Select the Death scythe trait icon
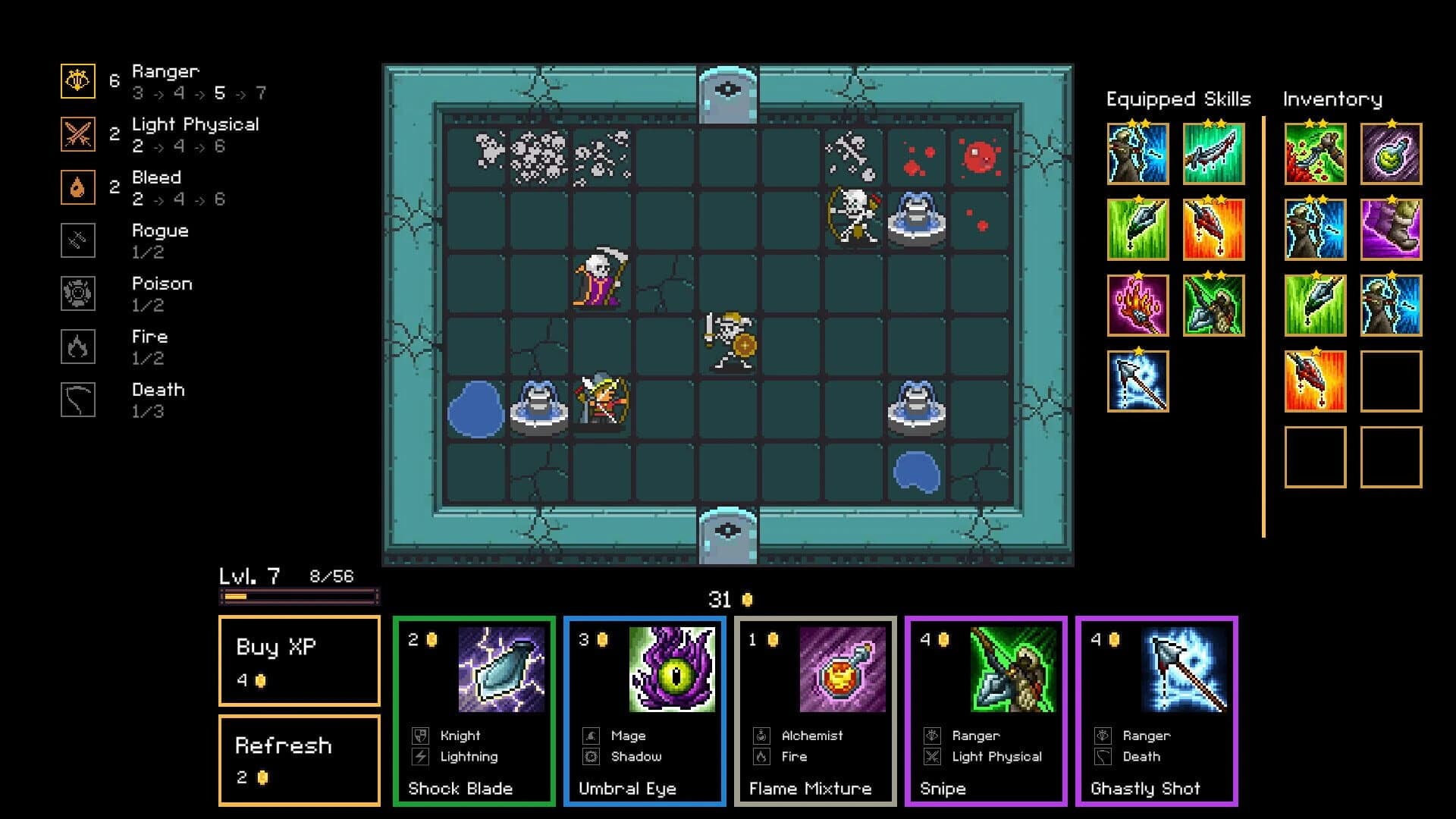1456x819 pixels. (x=77, y=399)
